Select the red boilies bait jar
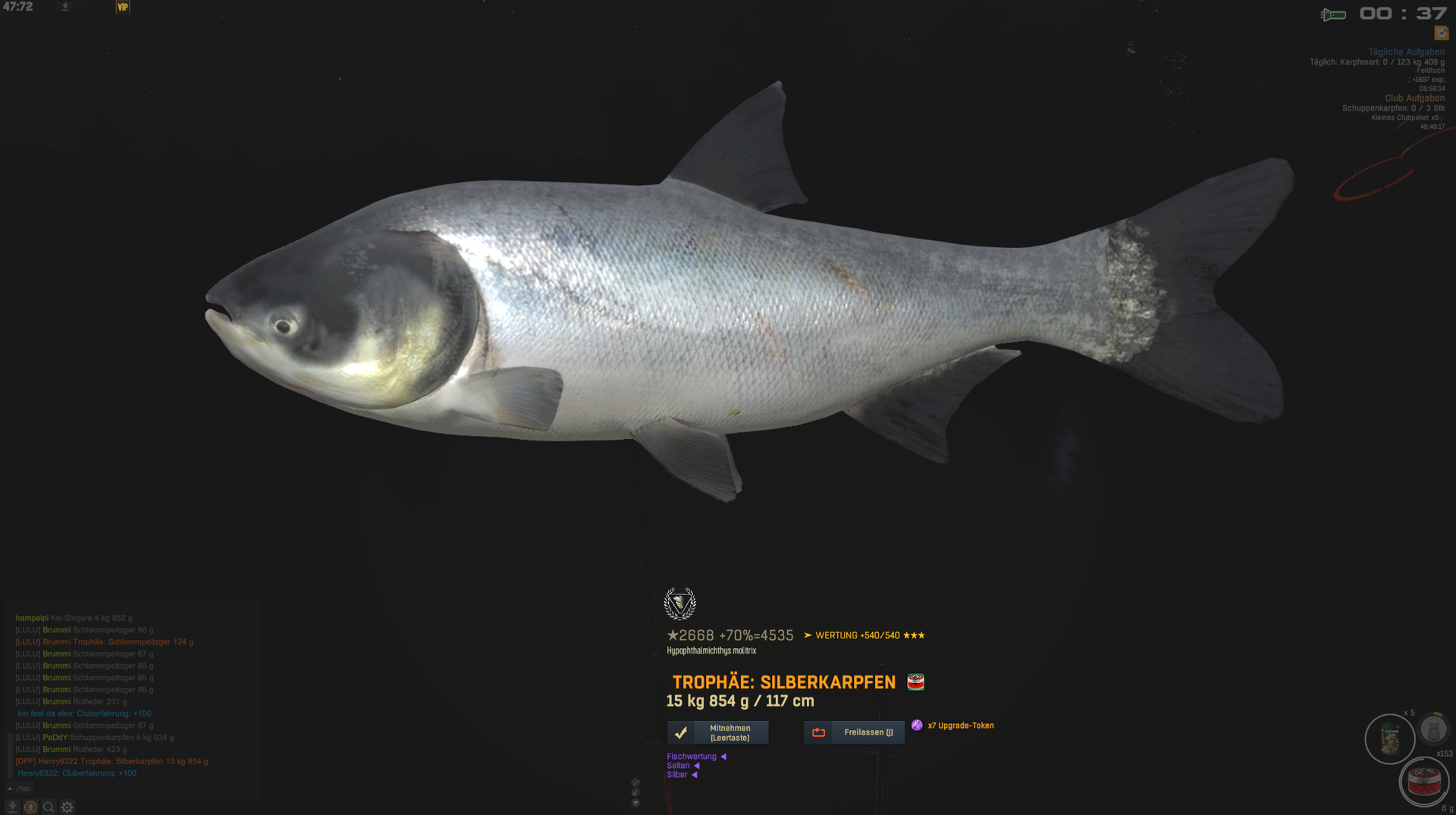 (x=1423, y=782)
